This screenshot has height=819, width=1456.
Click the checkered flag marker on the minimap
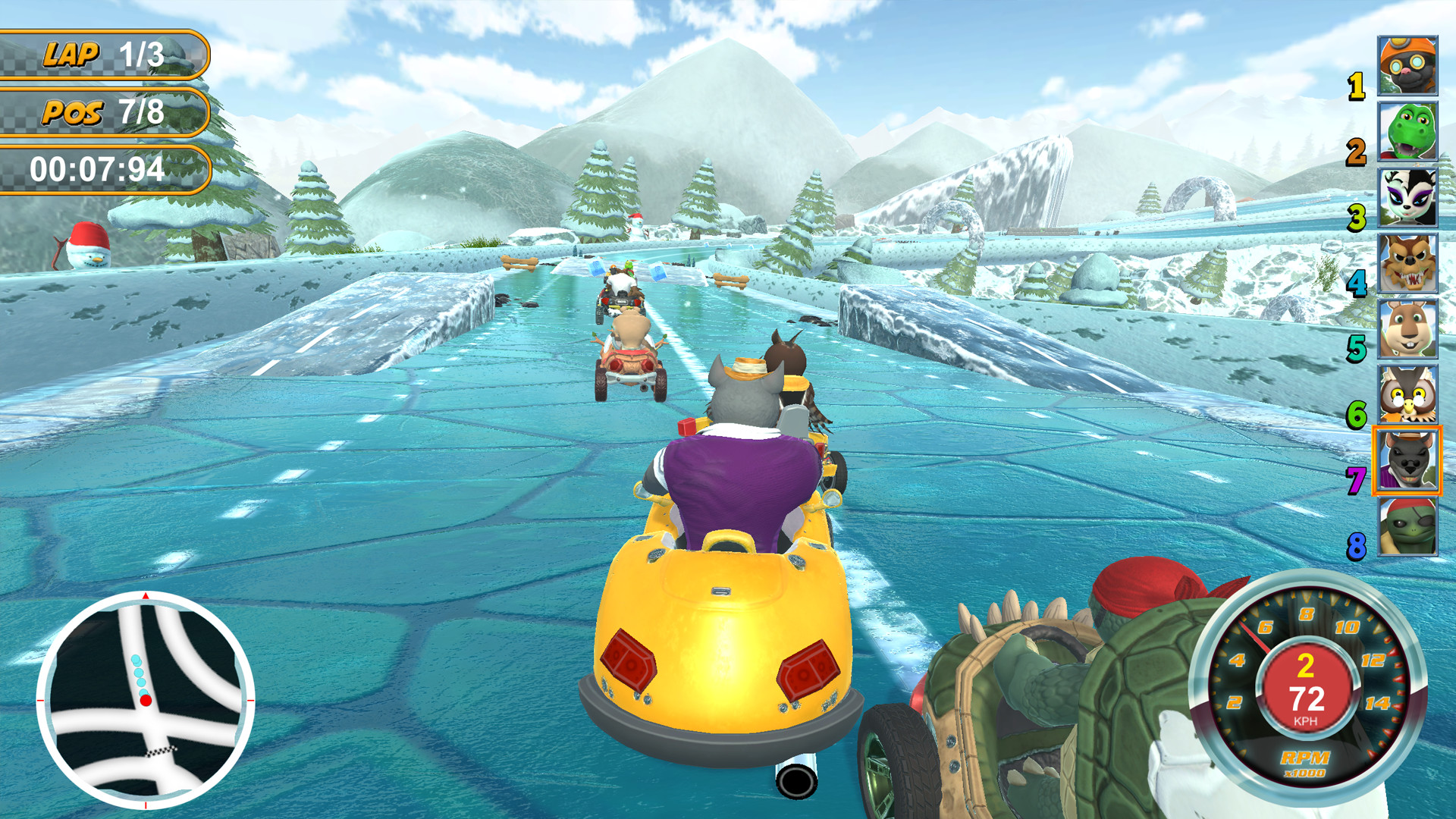click(x=162, y=752)
